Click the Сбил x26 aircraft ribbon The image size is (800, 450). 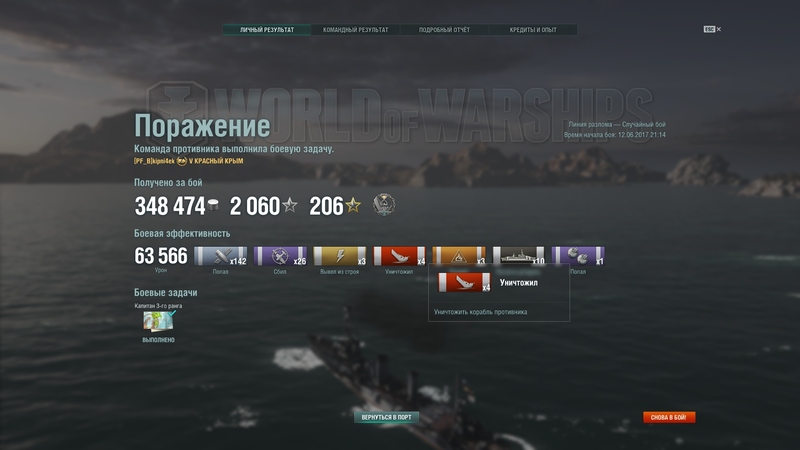pyautogui.click(x=280, y=256)
